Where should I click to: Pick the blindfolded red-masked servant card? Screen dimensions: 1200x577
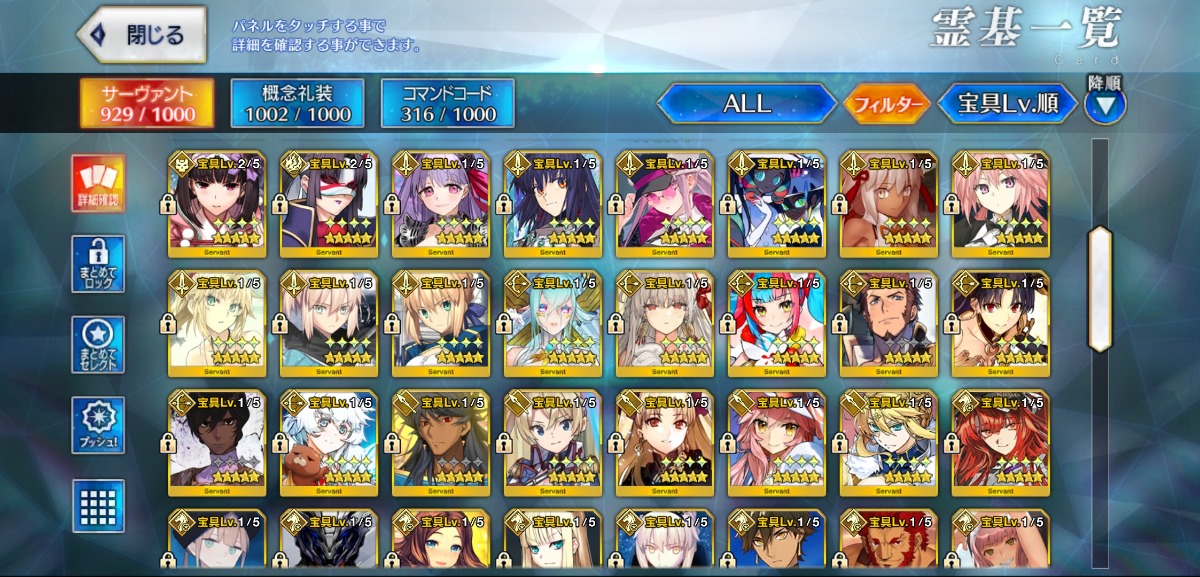pos(329,202)
